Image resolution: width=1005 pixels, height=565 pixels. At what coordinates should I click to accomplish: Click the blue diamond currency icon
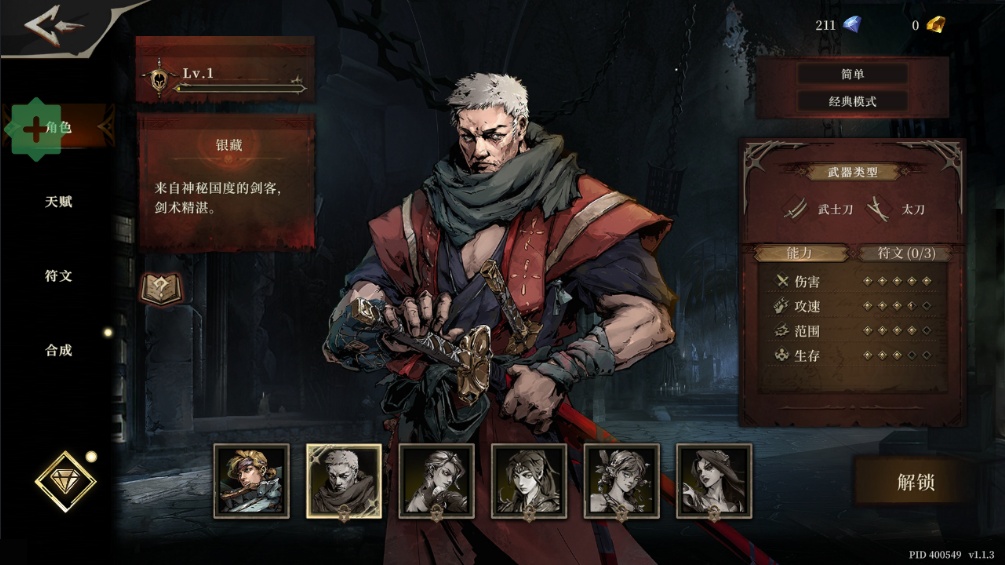click(x=851, y=25)
